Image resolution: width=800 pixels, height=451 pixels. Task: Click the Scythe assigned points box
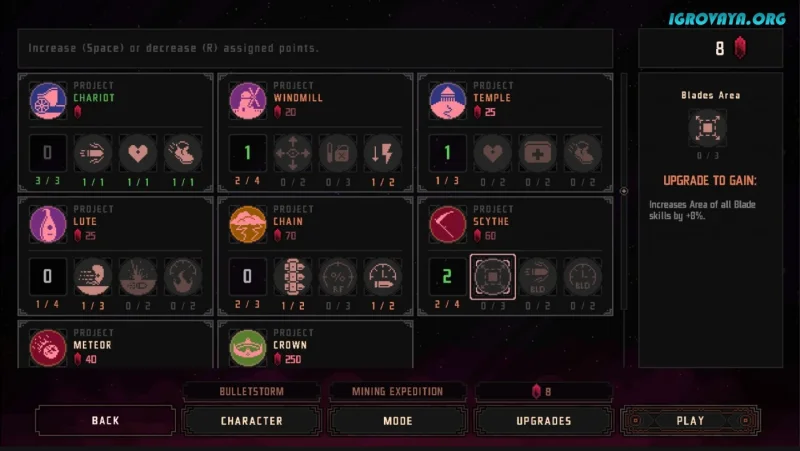(448, 277)
